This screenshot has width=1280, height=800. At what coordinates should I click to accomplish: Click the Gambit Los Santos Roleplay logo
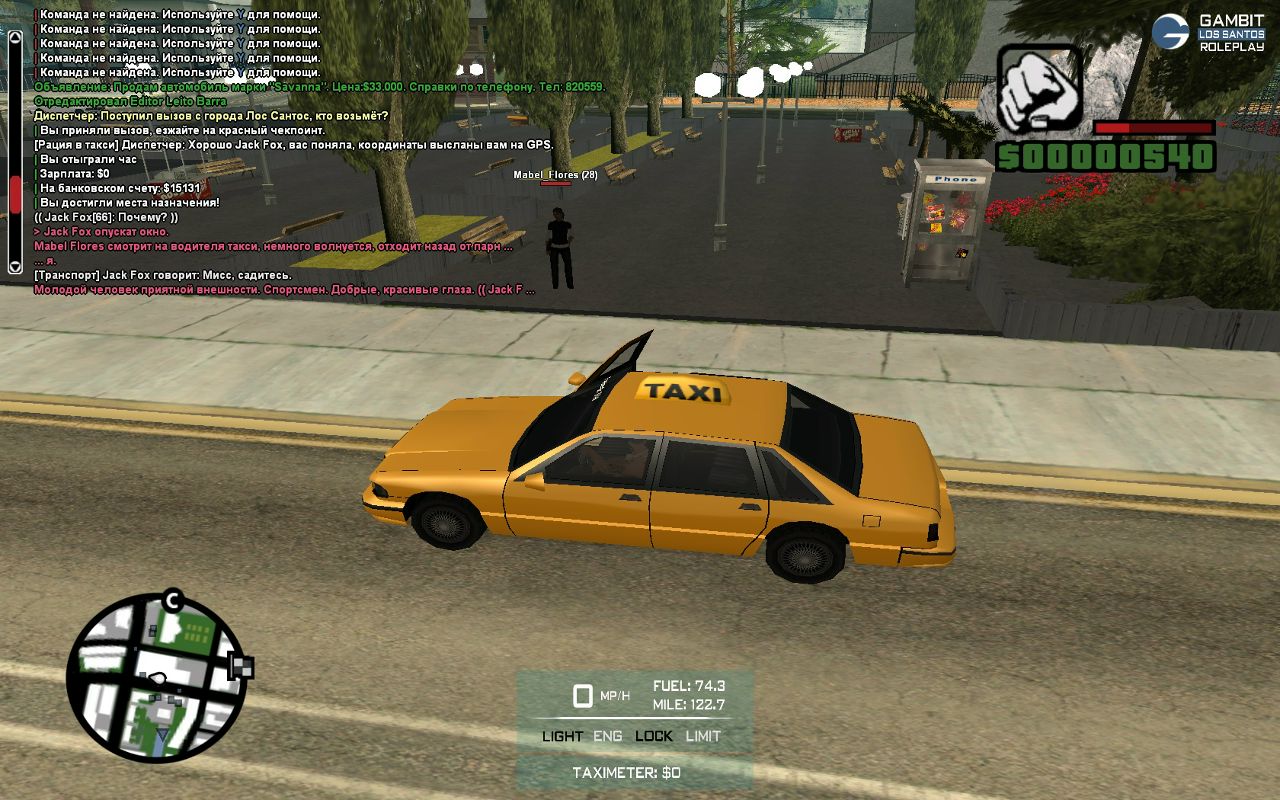pos(1208,32)
